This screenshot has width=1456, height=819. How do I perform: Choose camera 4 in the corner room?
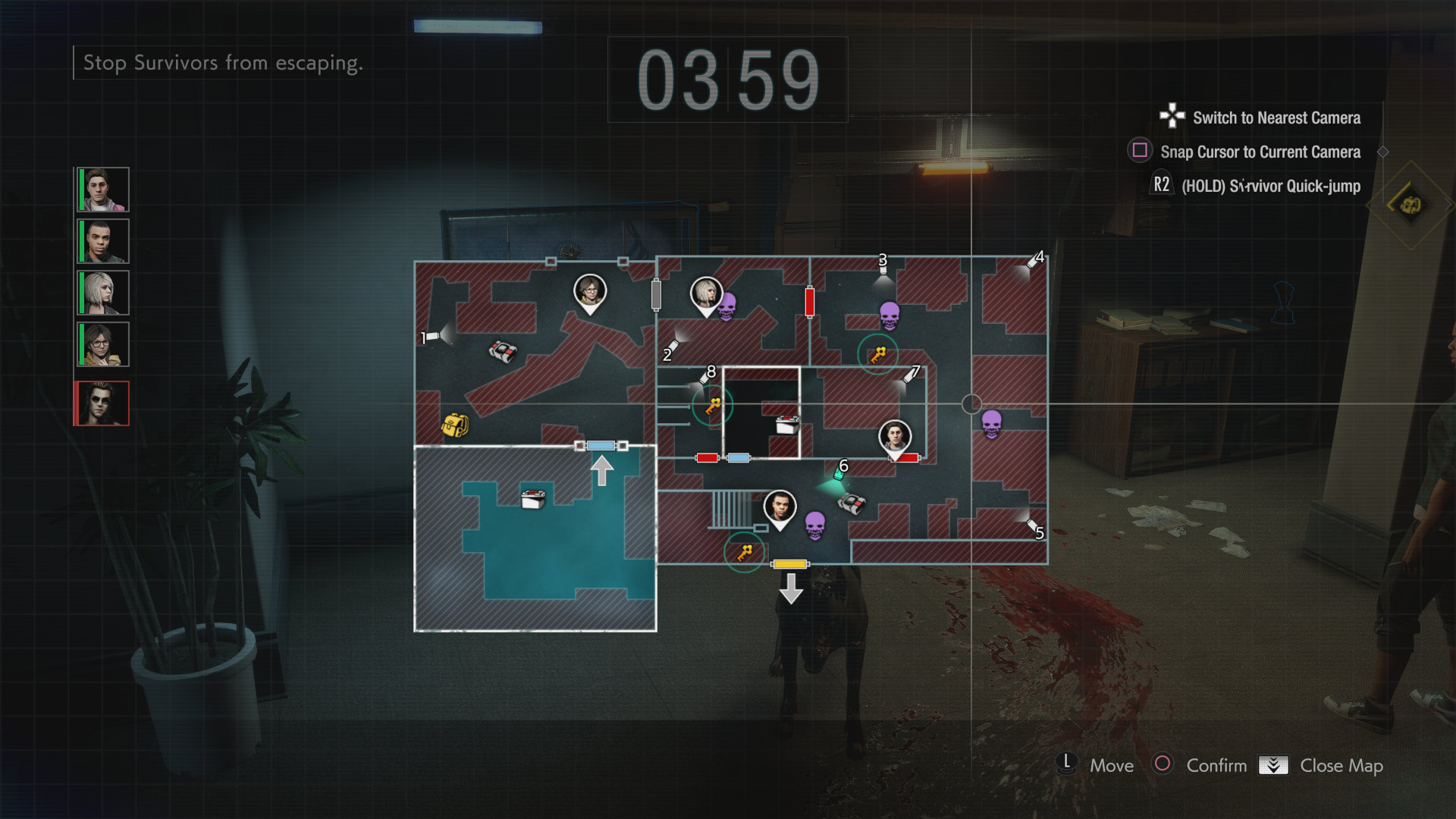(x=1032, y=262)
